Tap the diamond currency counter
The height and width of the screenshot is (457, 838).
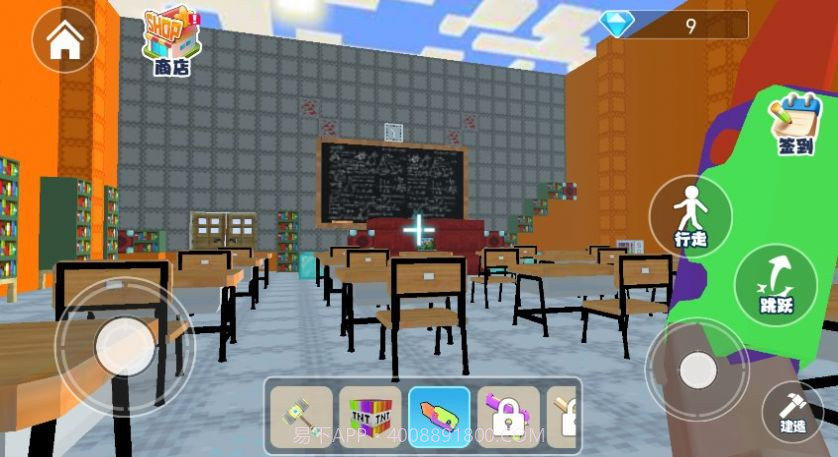tap(675, 25)
